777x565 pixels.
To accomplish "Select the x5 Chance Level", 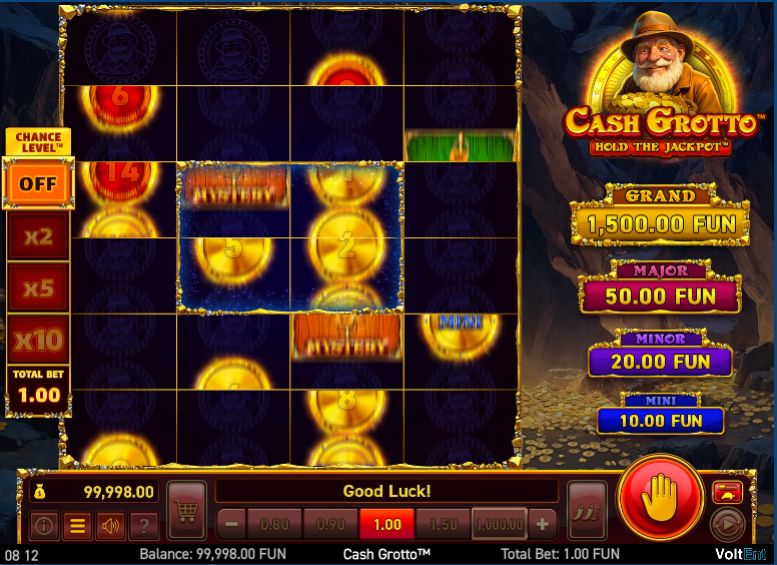I will 38,288.
